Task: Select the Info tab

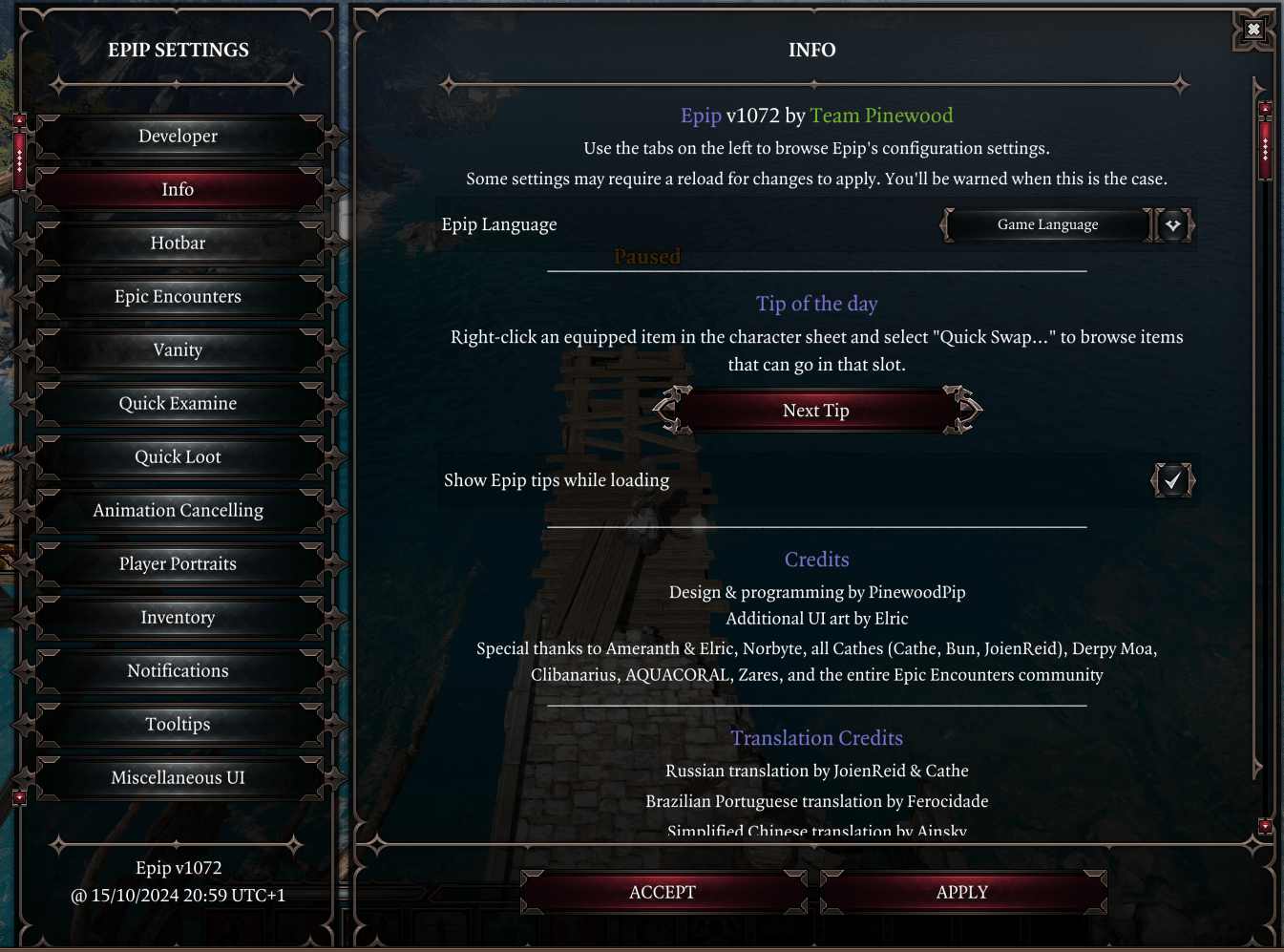Action: [x=178, y=190]
